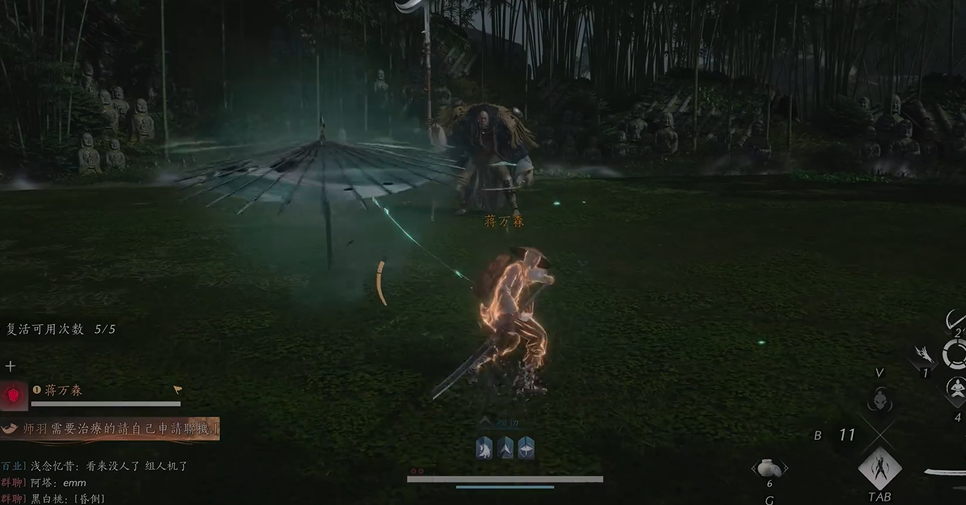Activate the beast-shaped buff icon
Screen dimensions: 966x505
[x=485, y=449]
